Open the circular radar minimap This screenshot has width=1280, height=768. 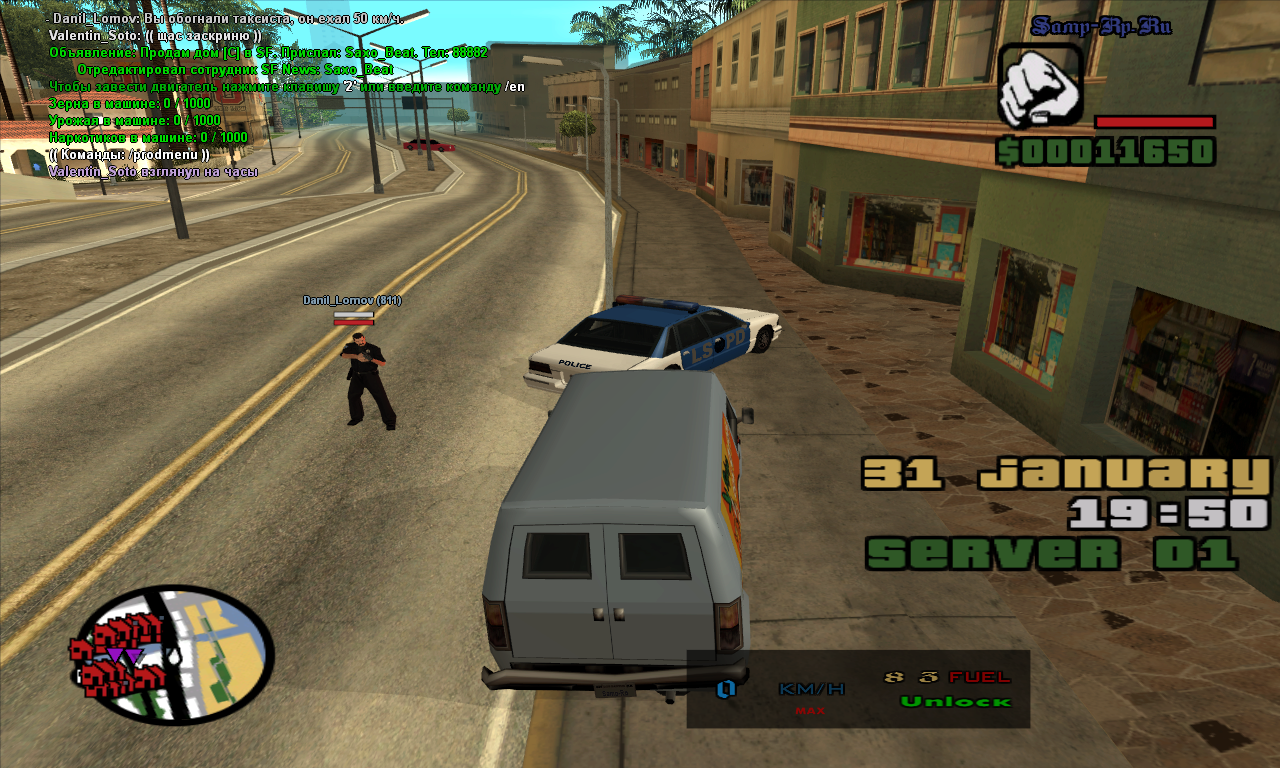[x=172, y=654]
